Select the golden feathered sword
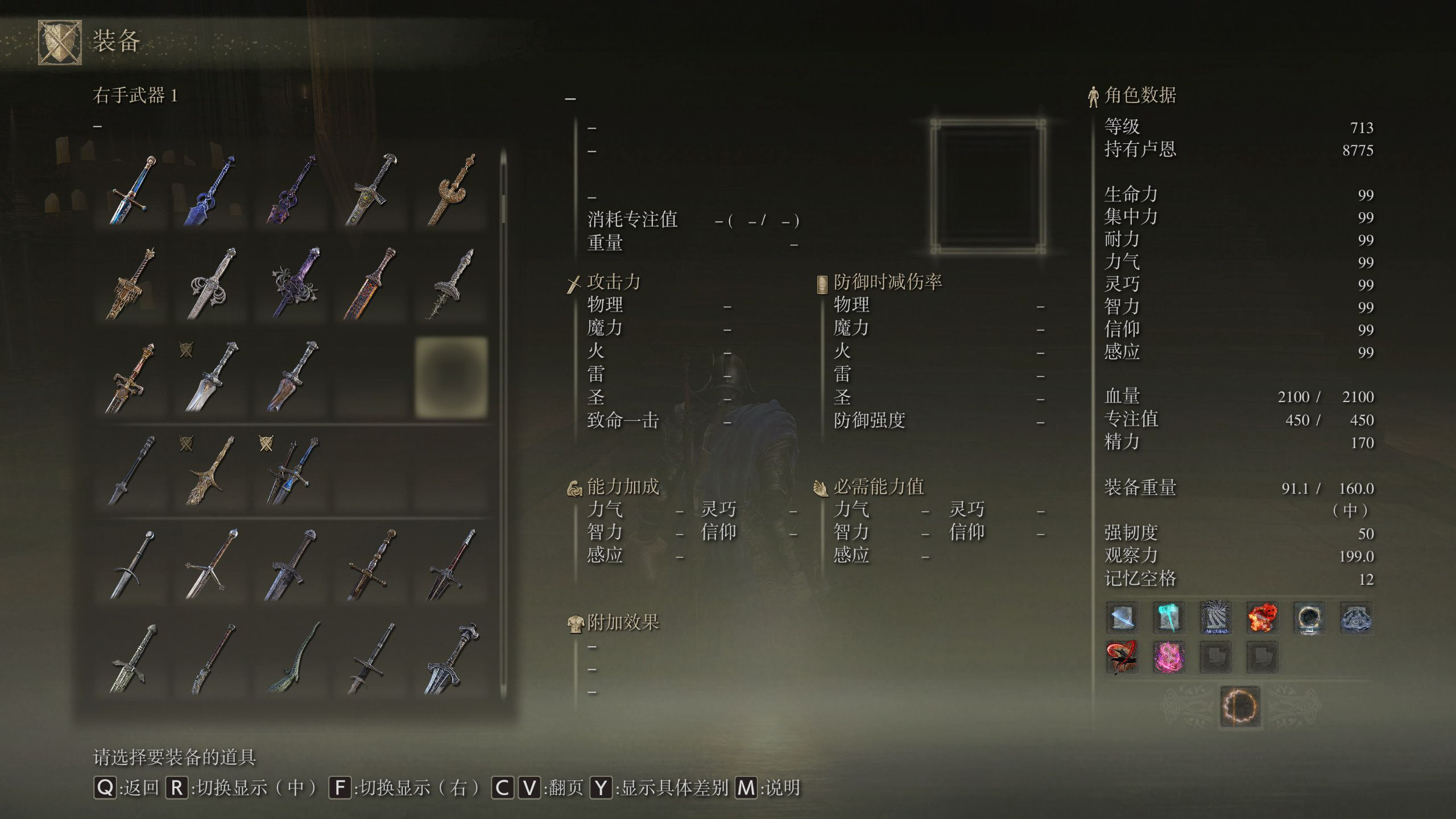 coord(212,471)
